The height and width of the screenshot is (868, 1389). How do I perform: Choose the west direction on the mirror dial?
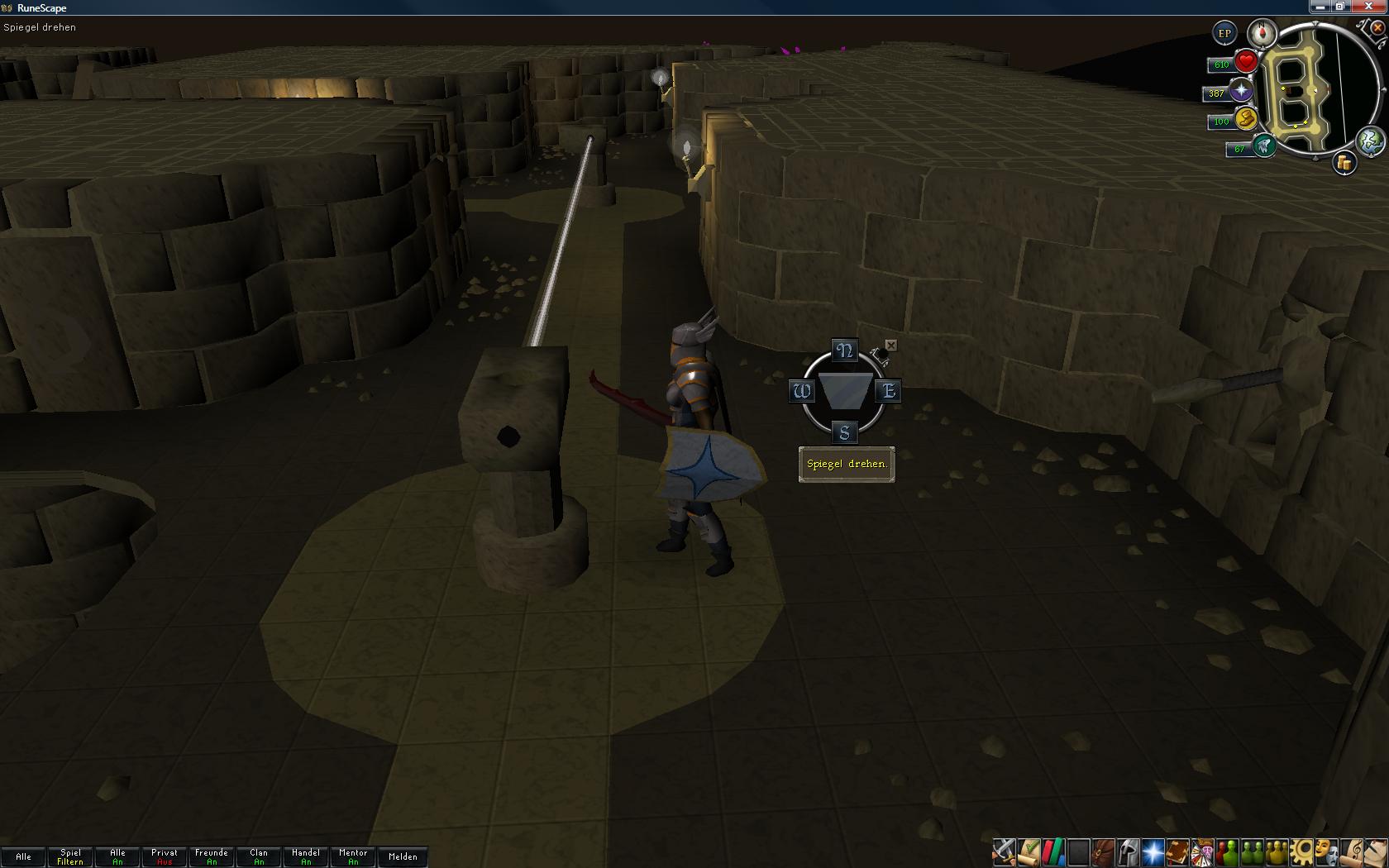(x=801, y=391)
